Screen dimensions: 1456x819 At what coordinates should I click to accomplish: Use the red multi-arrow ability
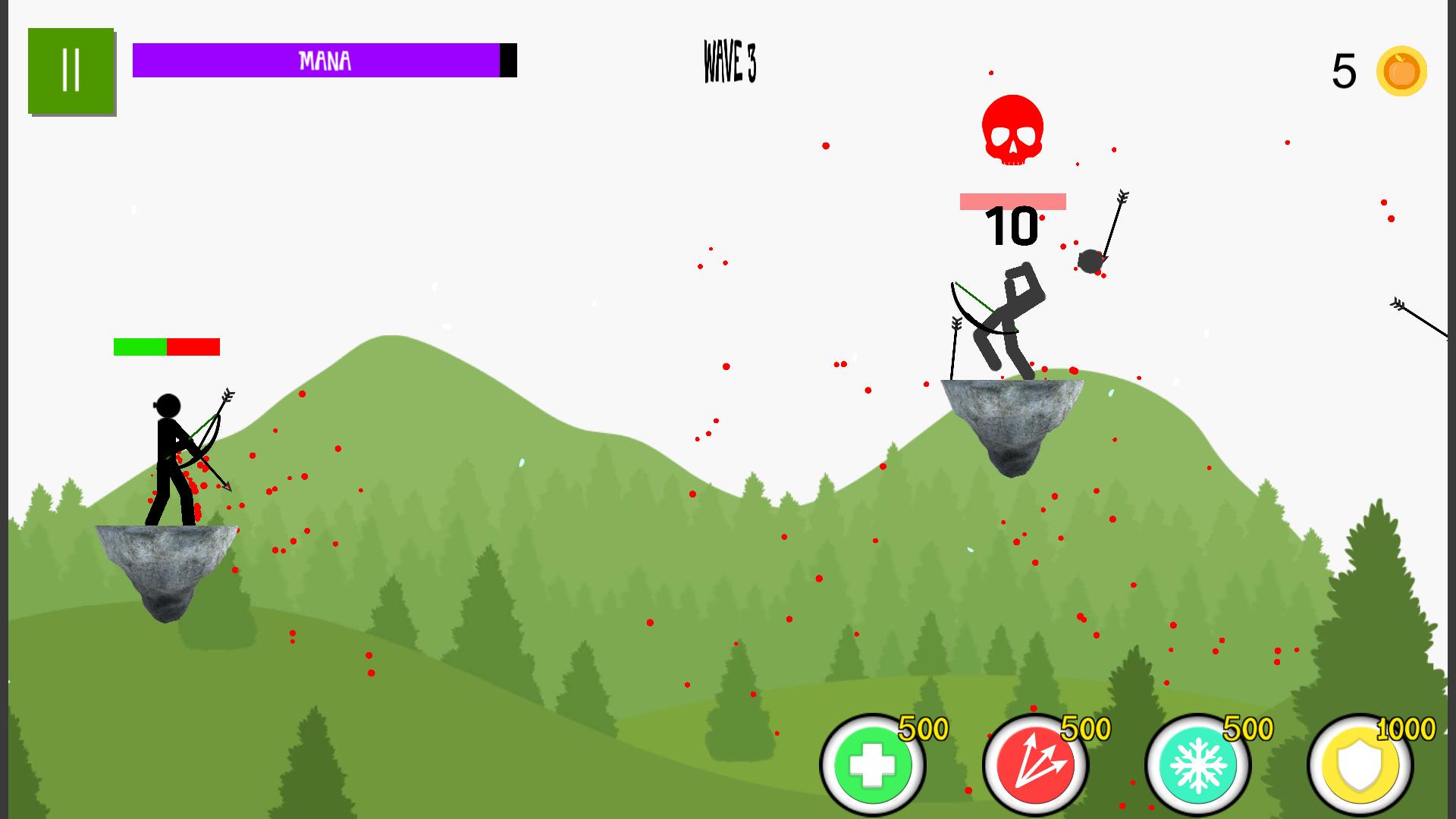[x=1035, y=764]
